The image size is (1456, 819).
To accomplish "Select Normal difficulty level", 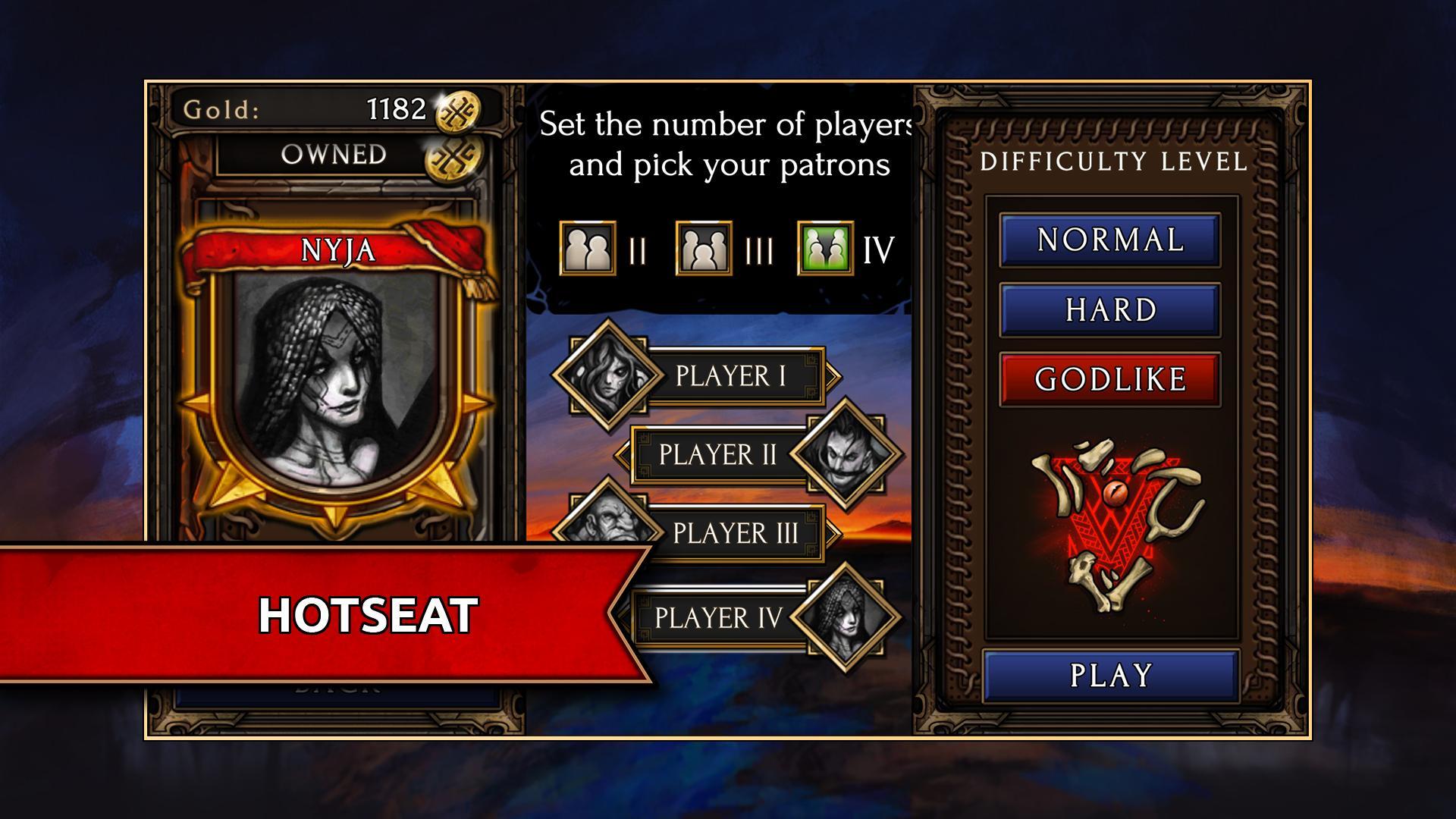I will [x=1109, y=240].
